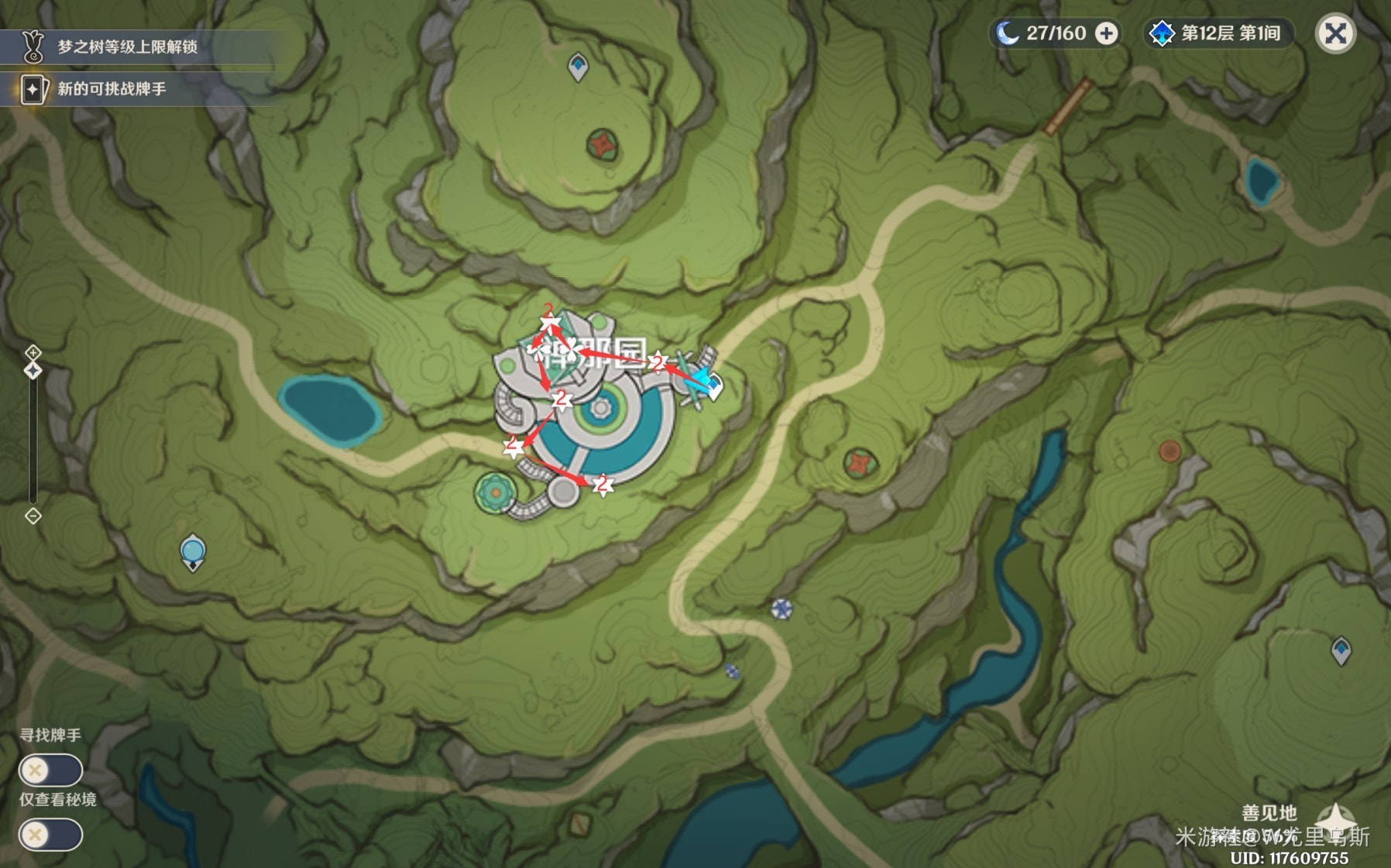Zoom in the map with plus button

click(33, 353)
